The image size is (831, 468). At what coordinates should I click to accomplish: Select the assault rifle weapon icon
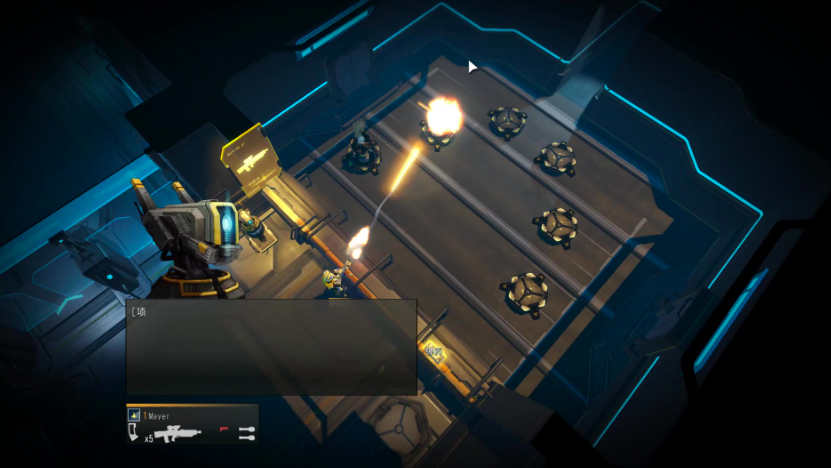pyautogui.click(x=179, y=434)
